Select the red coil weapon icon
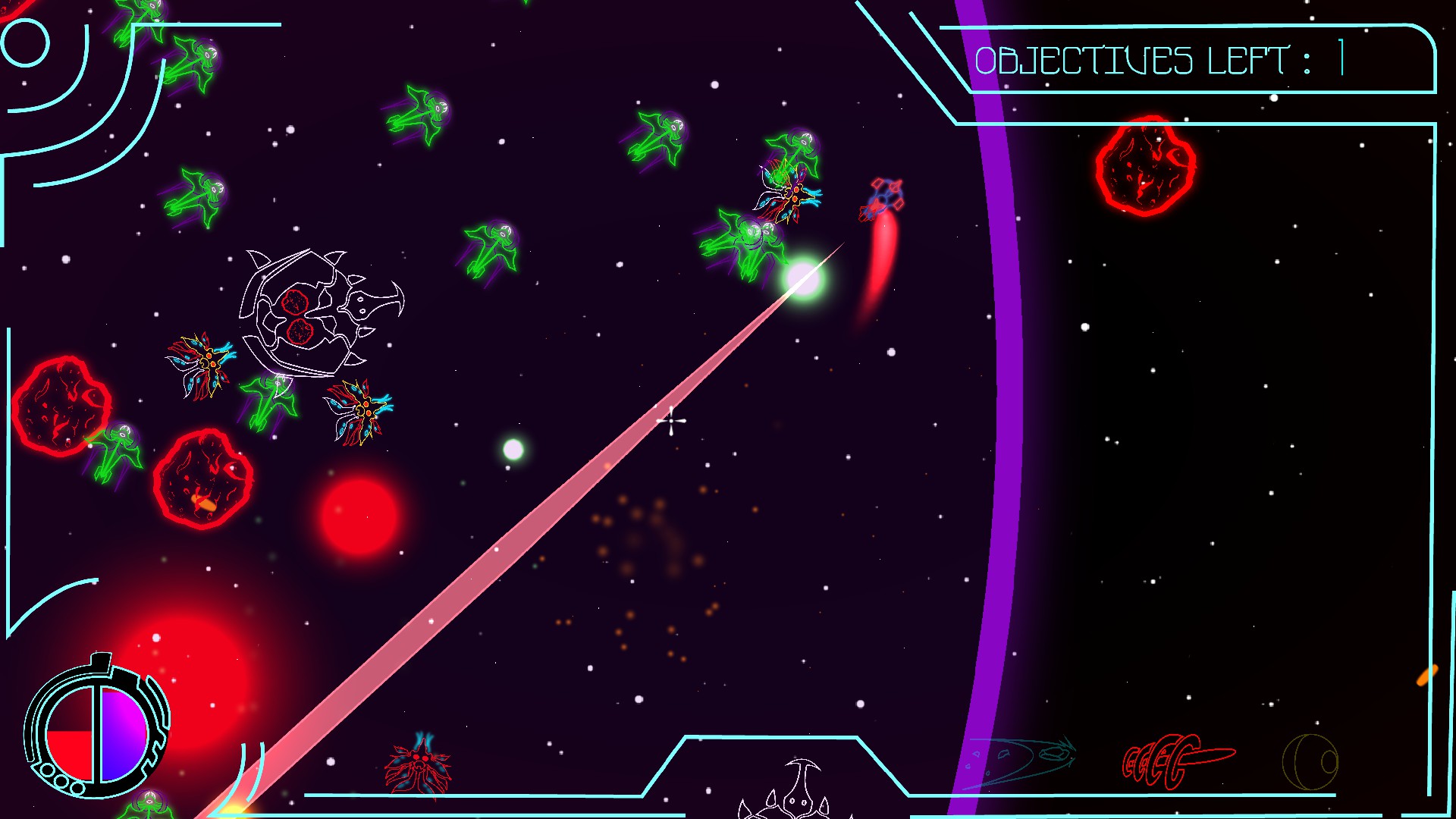Image resolution: width=1456 pixels, height=819 pixels. point(1176,761)
